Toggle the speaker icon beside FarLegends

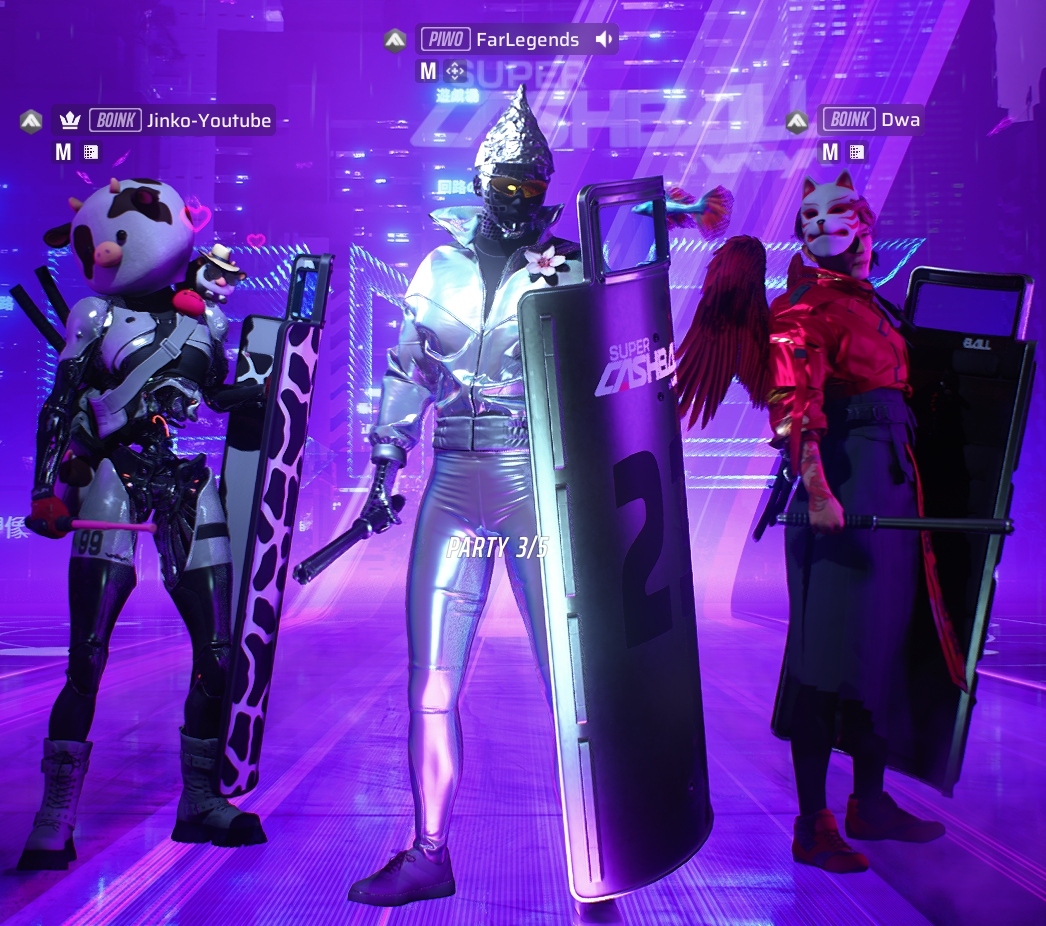pos(603,40)
